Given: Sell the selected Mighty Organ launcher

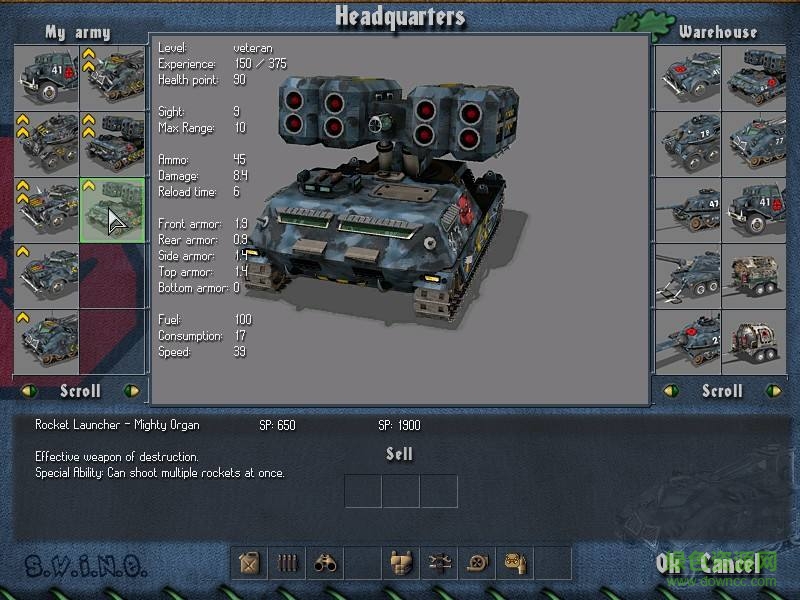Looking at the screenshot, I should click(x=400, y=454).
